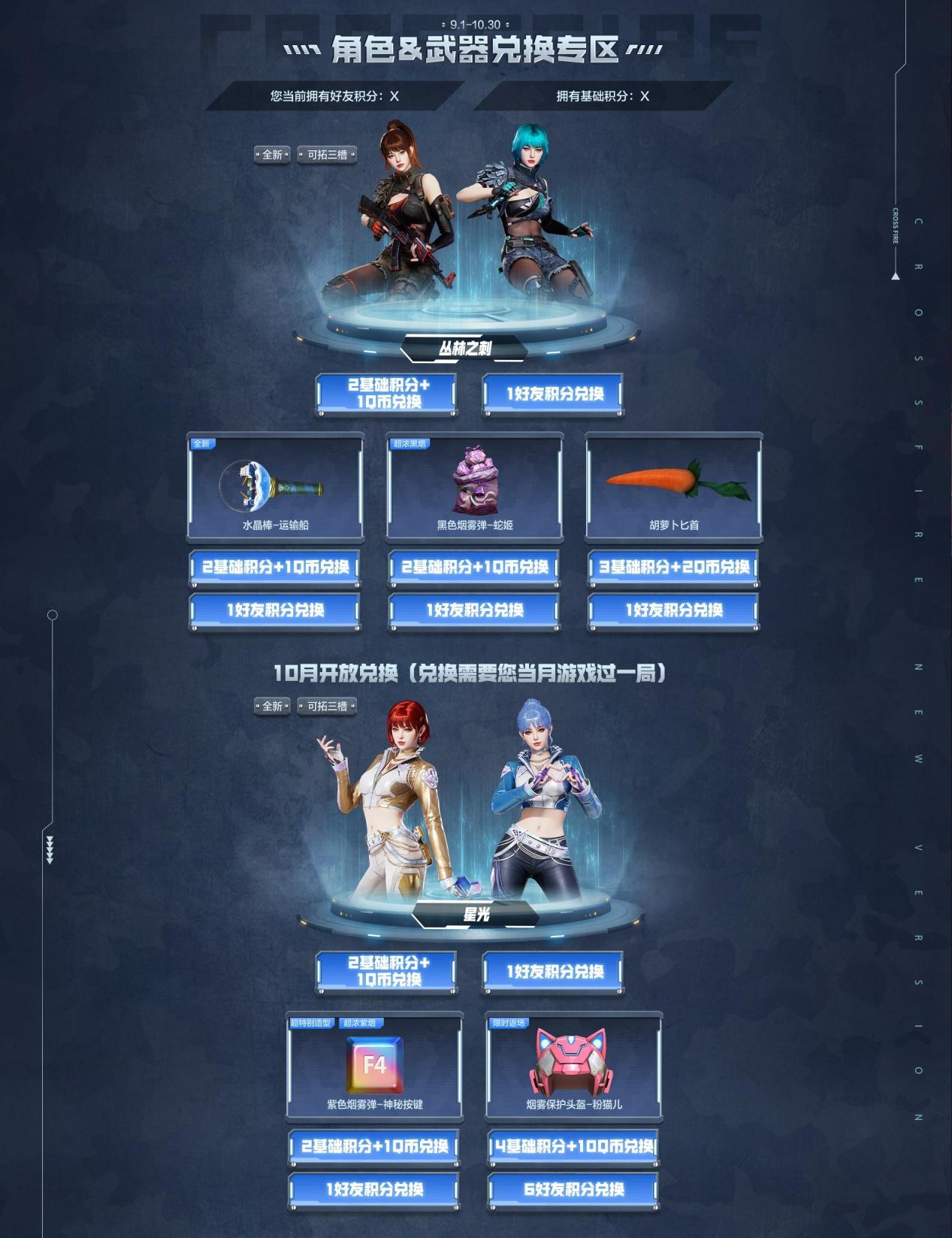Click the 3基础积分+2Q币兑换 button

click(674, 567)
